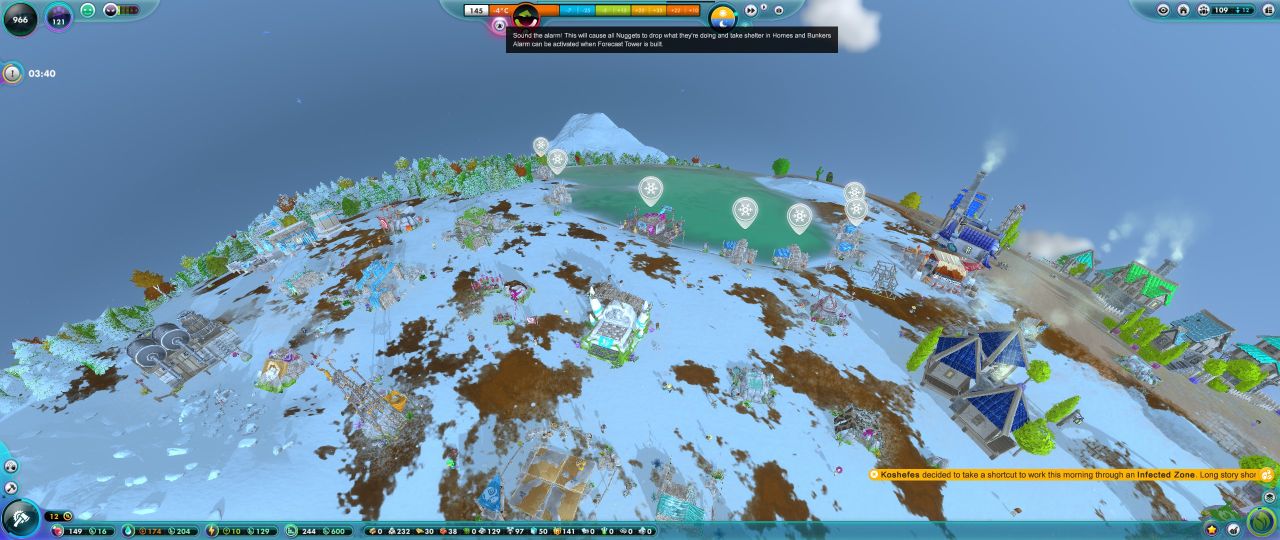Open the exclamation mark objective alert

pos(12,73)
